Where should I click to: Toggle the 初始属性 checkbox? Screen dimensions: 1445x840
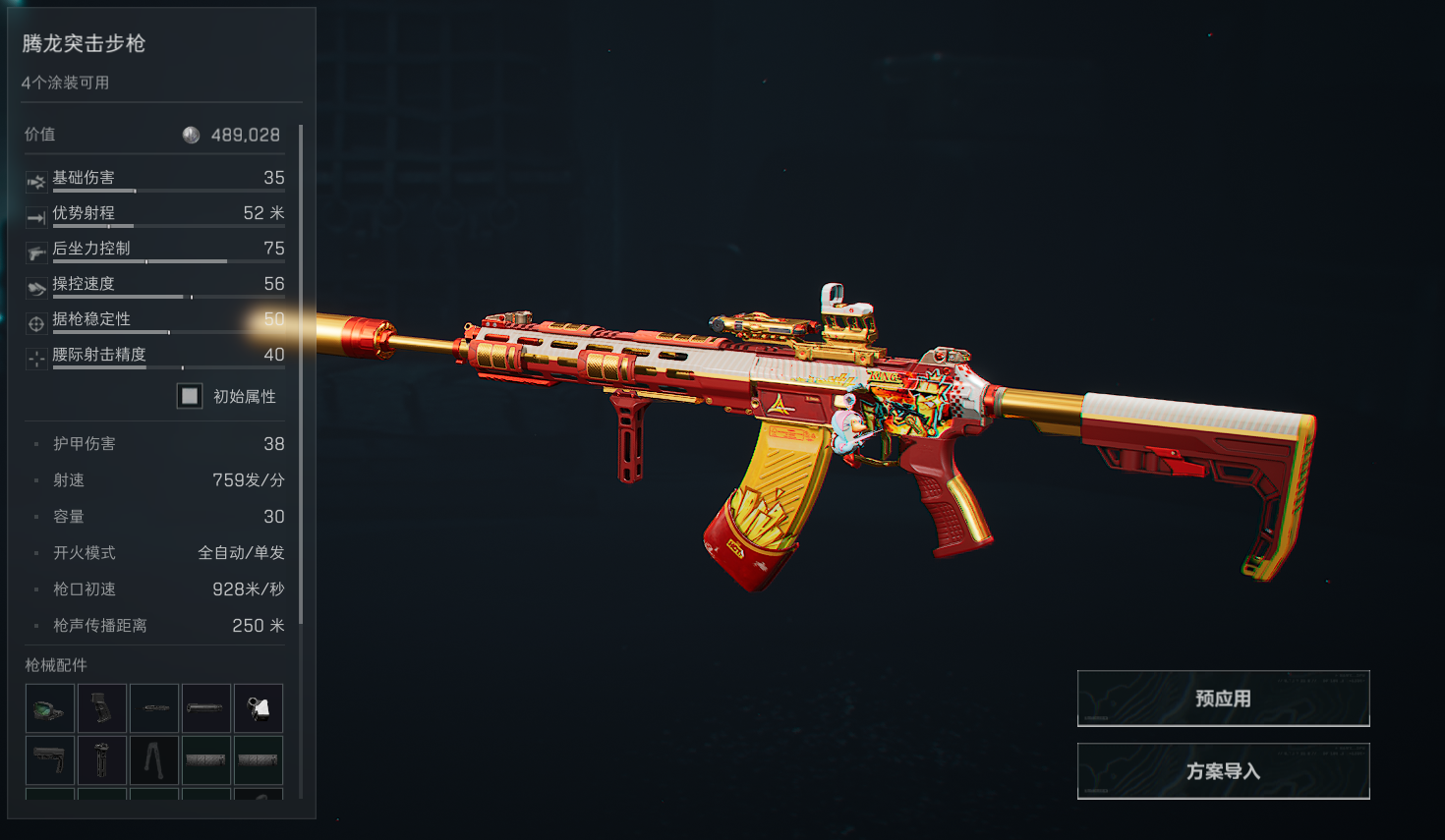(190, 396)
